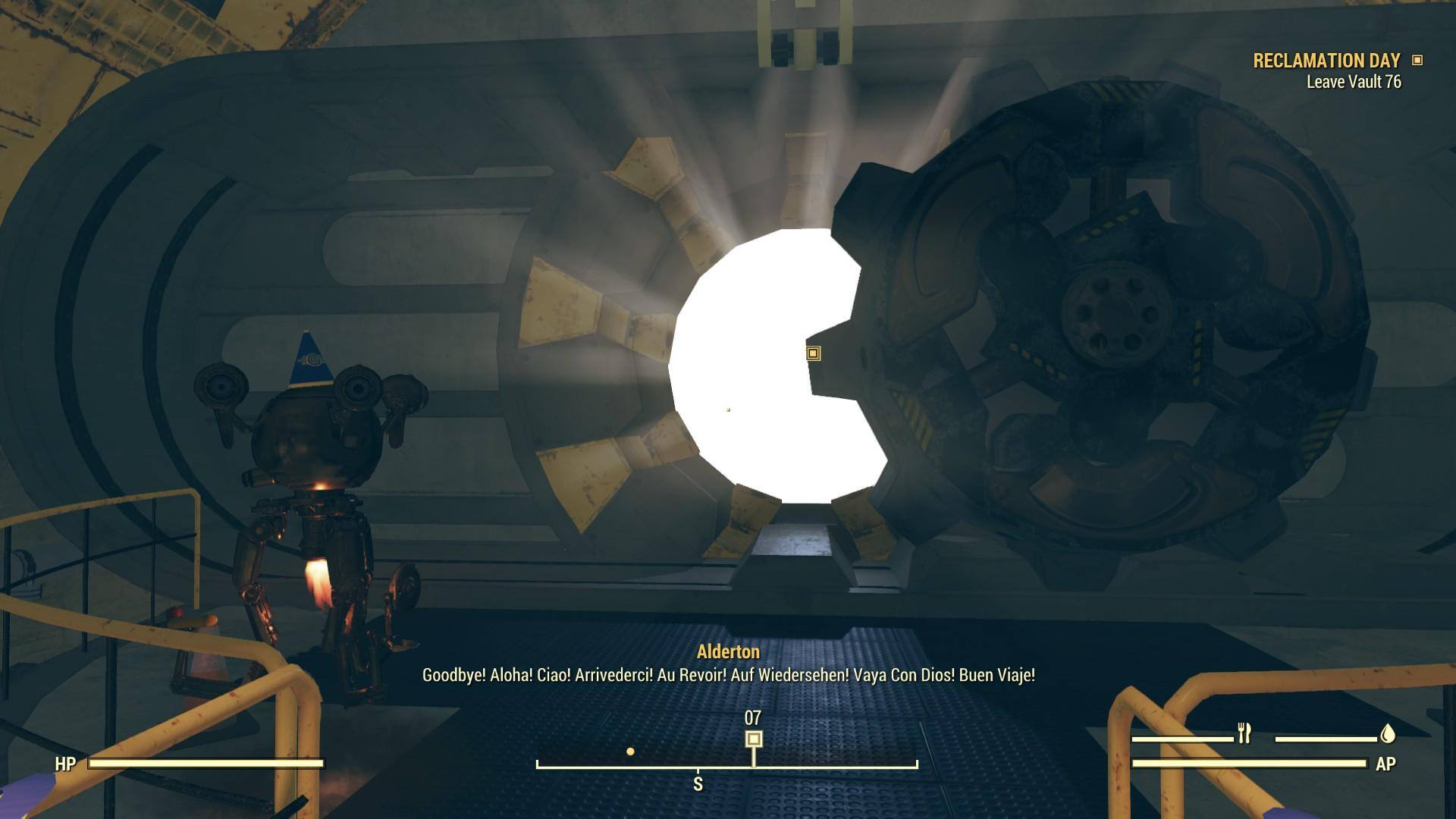Viewport: 1456px width, 819px height.
Task: Click the objective marker on the vault door
Action: tap(813, 353)
